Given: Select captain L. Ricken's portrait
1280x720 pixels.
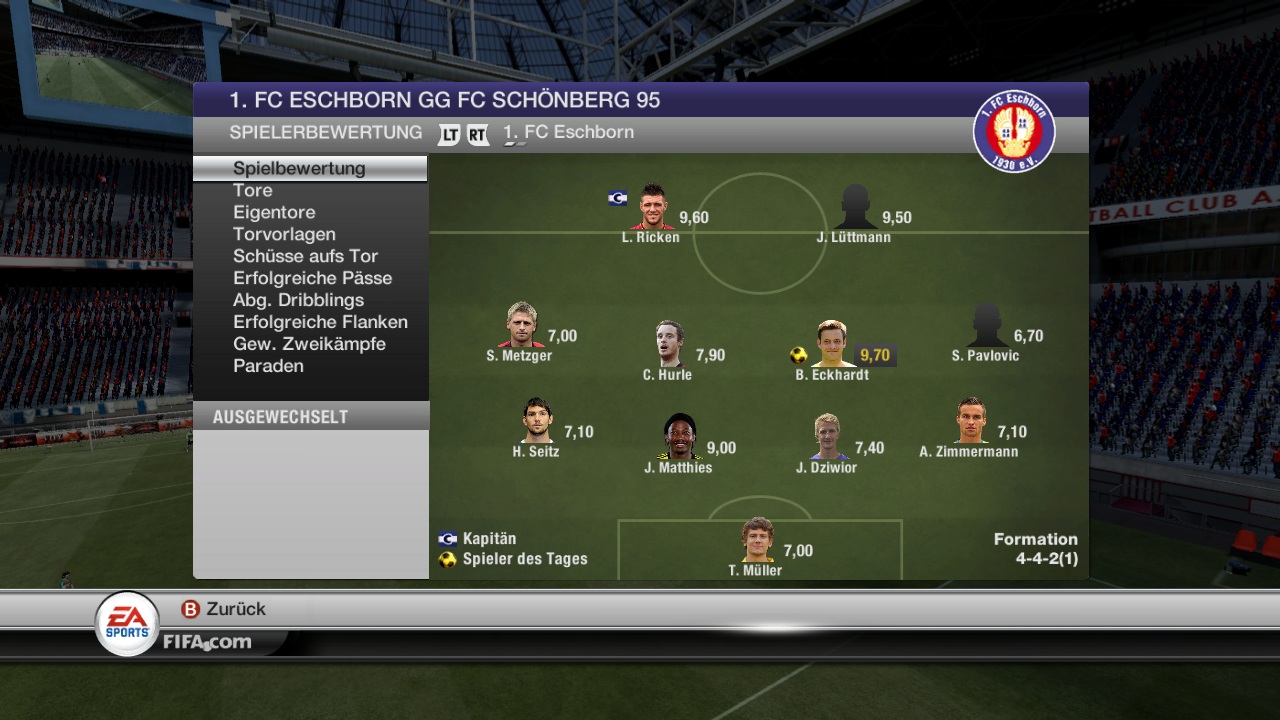Looking at the screenshot, I should pyautogui.click(x=652, y=207).
